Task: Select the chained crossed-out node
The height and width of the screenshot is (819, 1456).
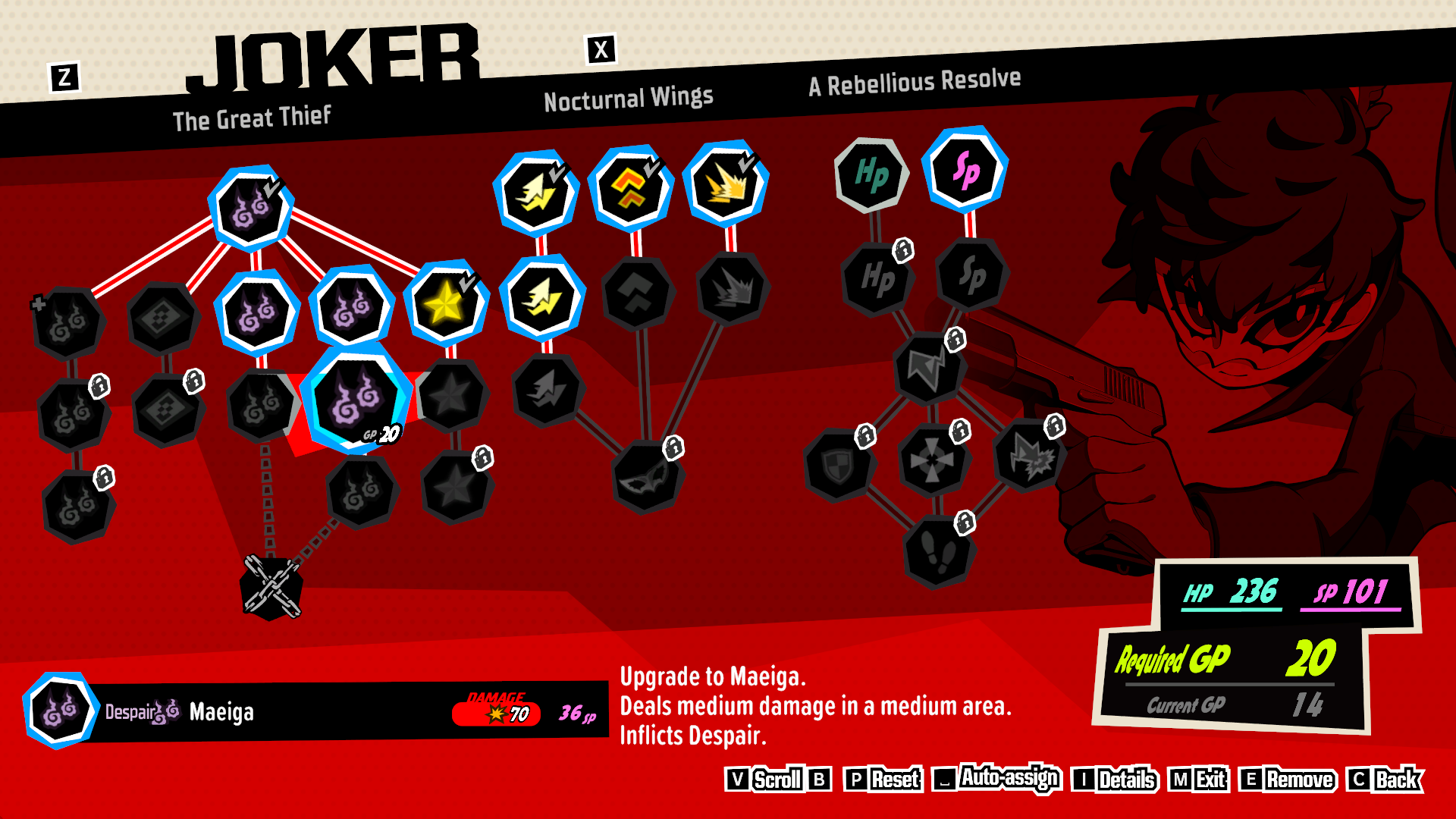Action: point(271,587)
